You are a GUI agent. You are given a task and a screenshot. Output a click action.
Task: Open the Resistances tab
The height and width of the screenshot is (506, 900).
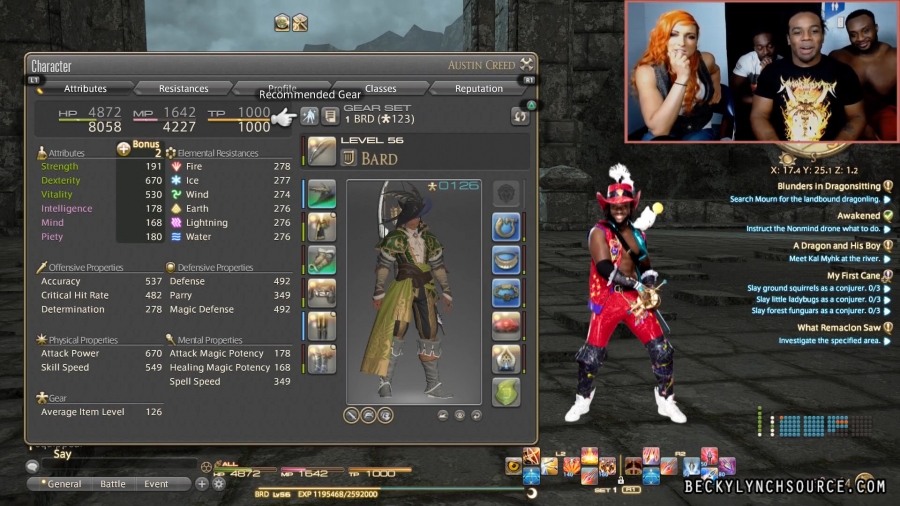(x=183, y=89)
